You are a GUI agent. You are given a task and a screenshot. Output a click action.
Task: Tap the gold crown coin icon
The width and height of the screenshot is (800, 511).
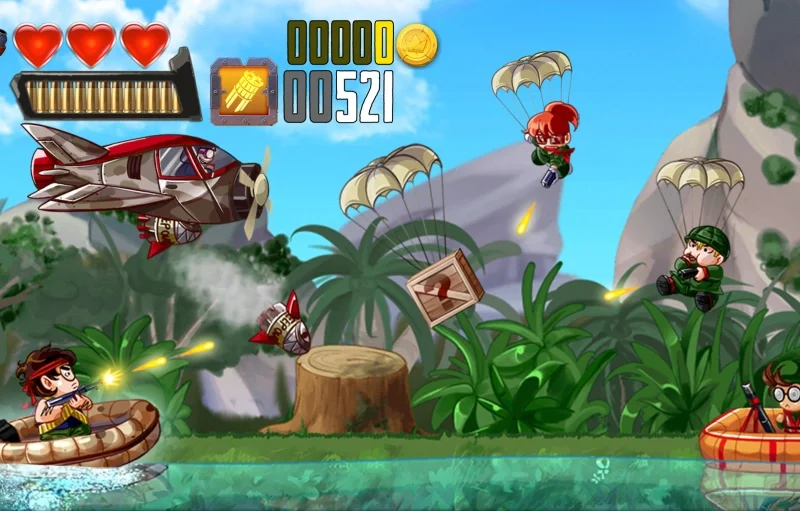point(417,45)
